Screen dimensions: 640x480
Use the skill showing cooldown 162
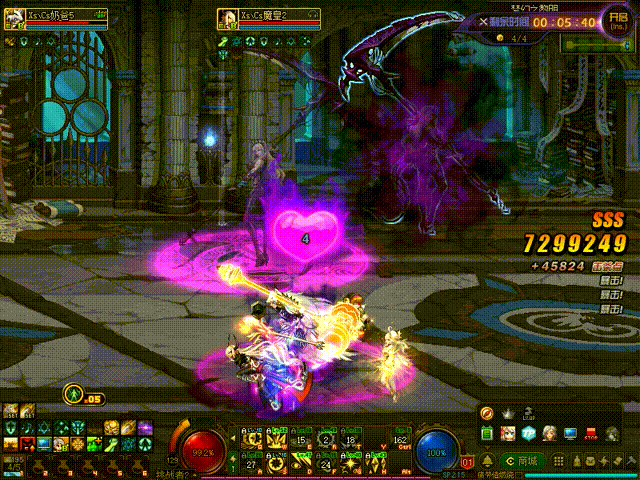click(400, 439)
